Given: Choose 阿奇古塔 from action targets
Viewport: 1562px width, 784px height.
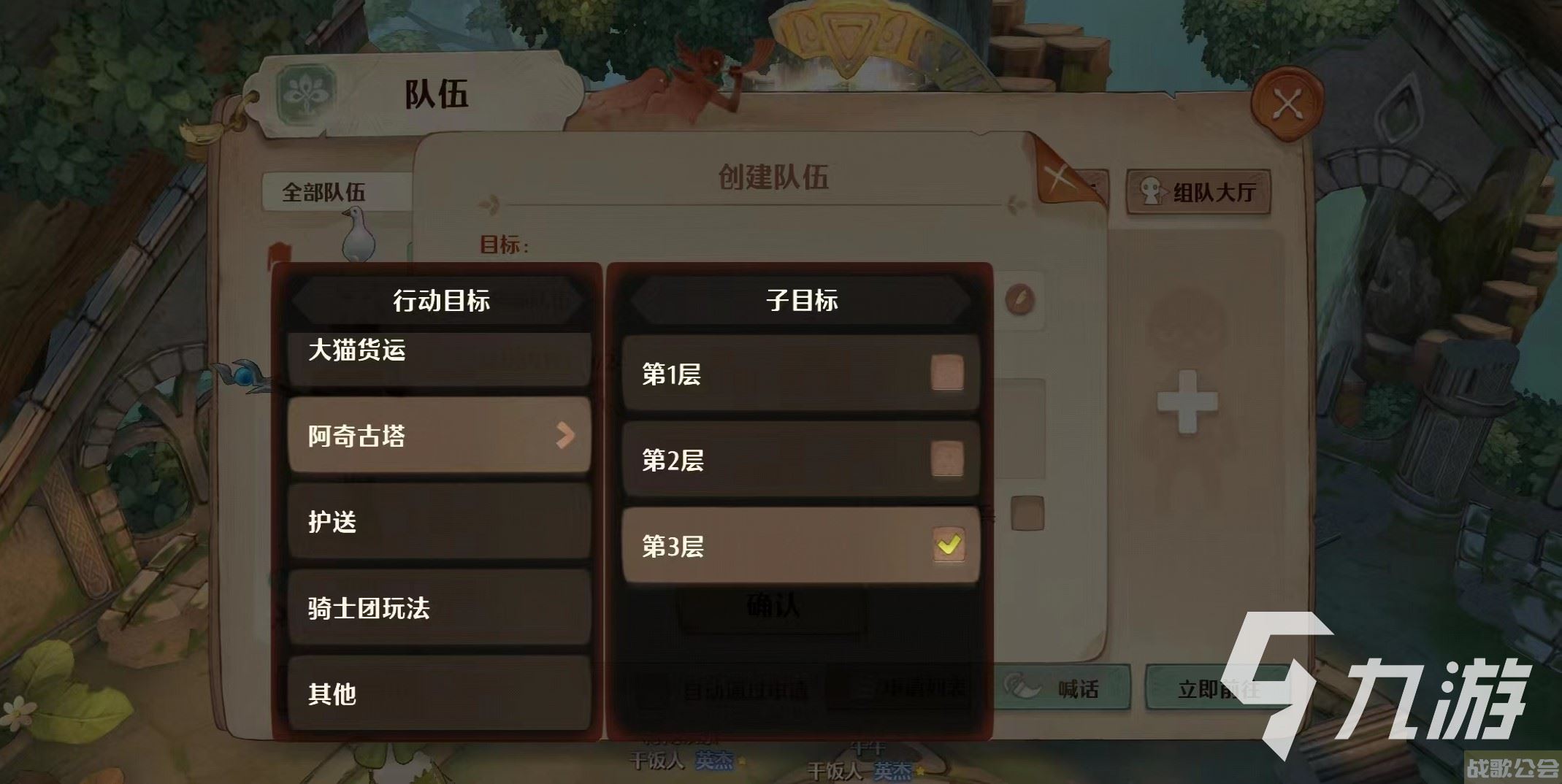Looking at the screenshot, I should (x=438, y=436).
